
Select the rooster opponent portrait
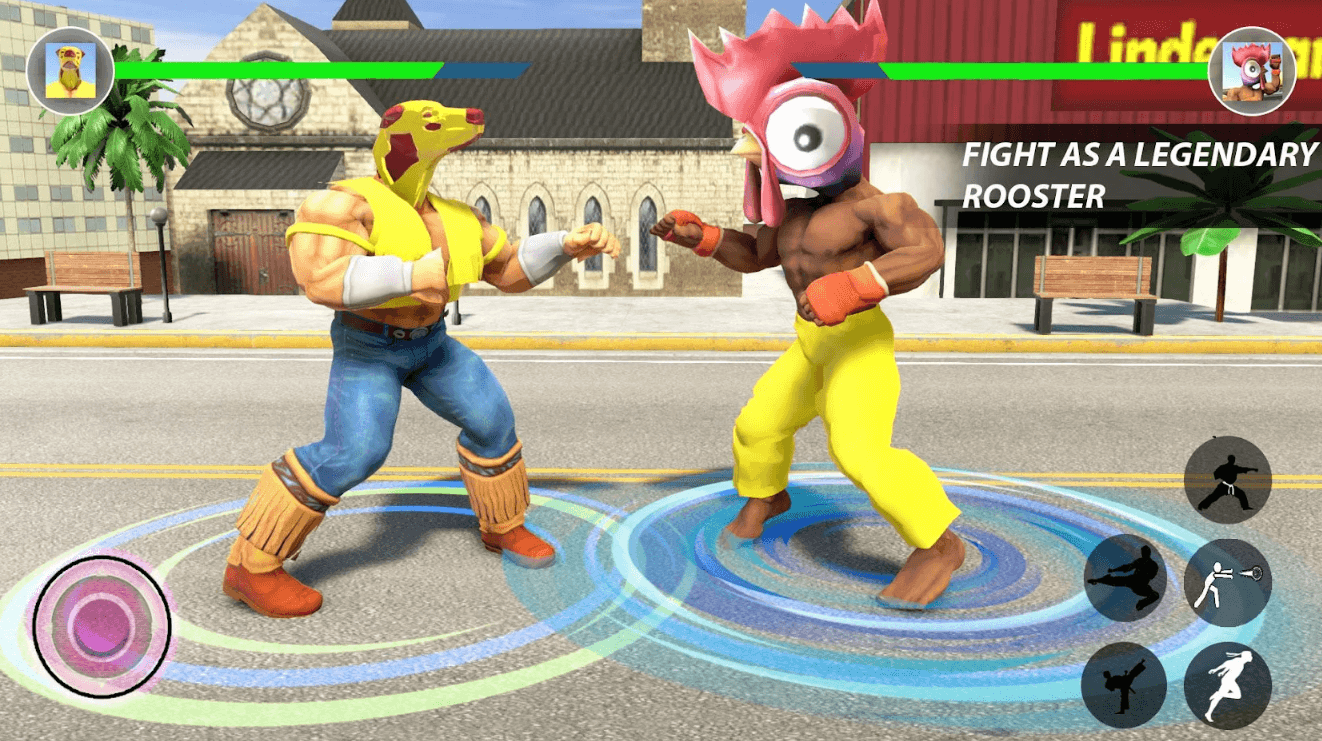tap(1251, 71)
